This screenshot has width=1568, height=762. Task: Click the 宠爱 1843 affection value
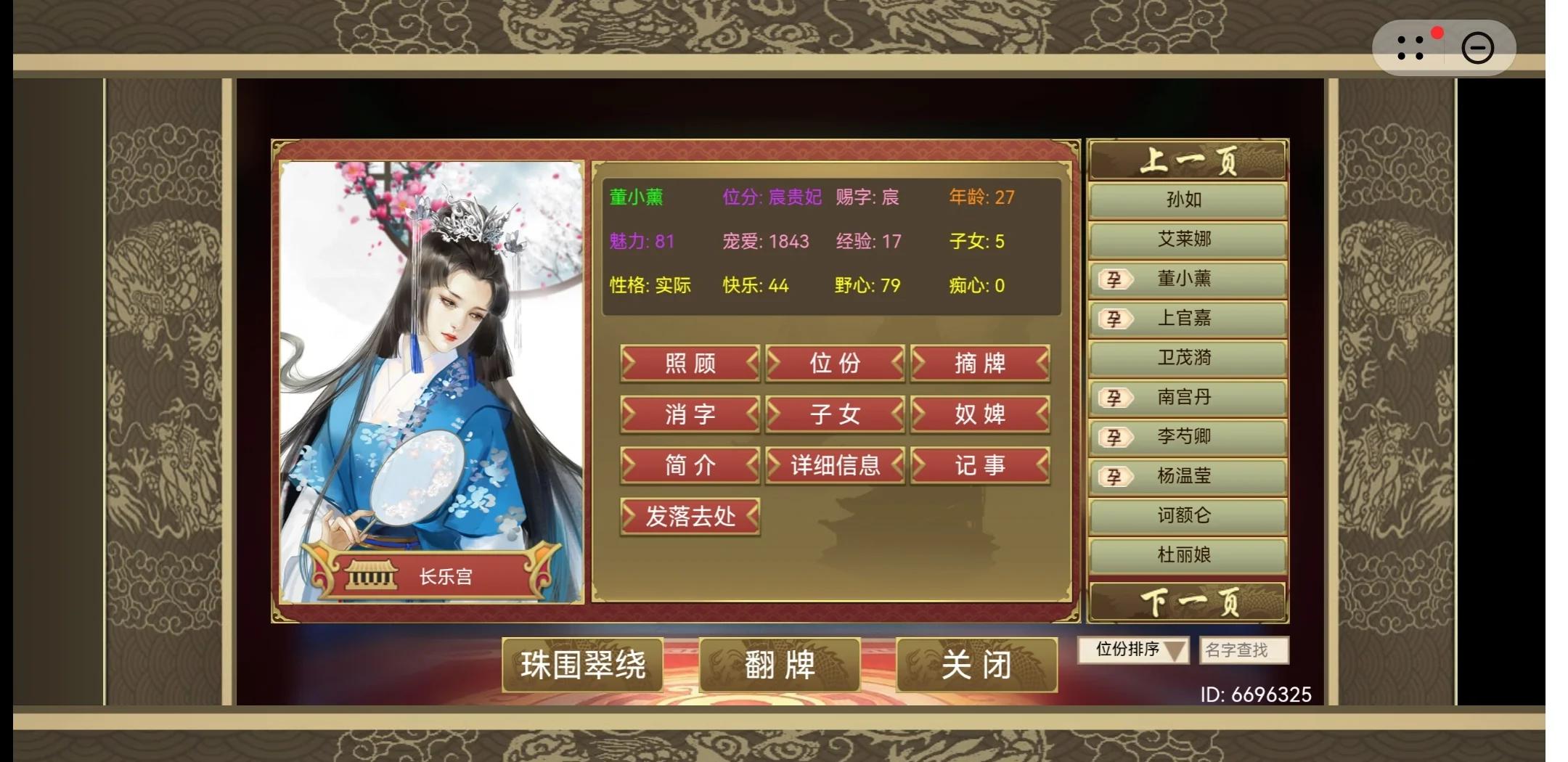coord(767,242)
